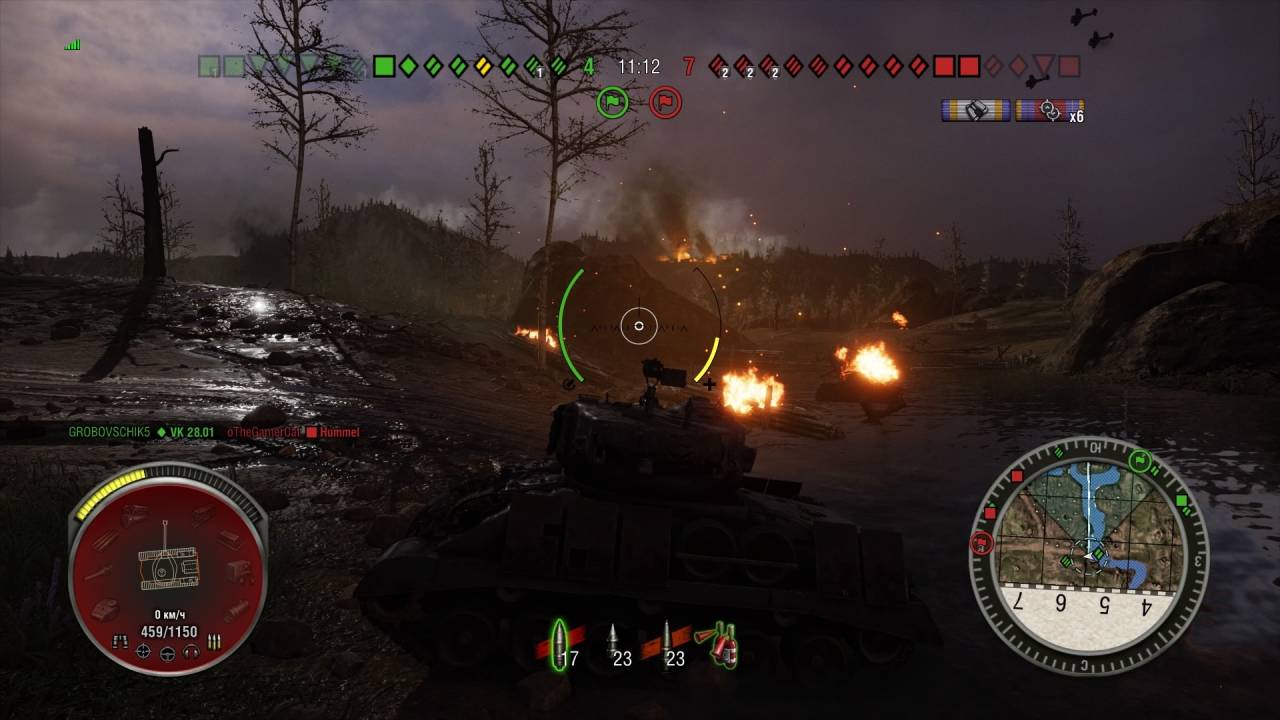Select the steering wheel driver icon
Viewport: 1280px width, 720px height.
pos(167,652)
